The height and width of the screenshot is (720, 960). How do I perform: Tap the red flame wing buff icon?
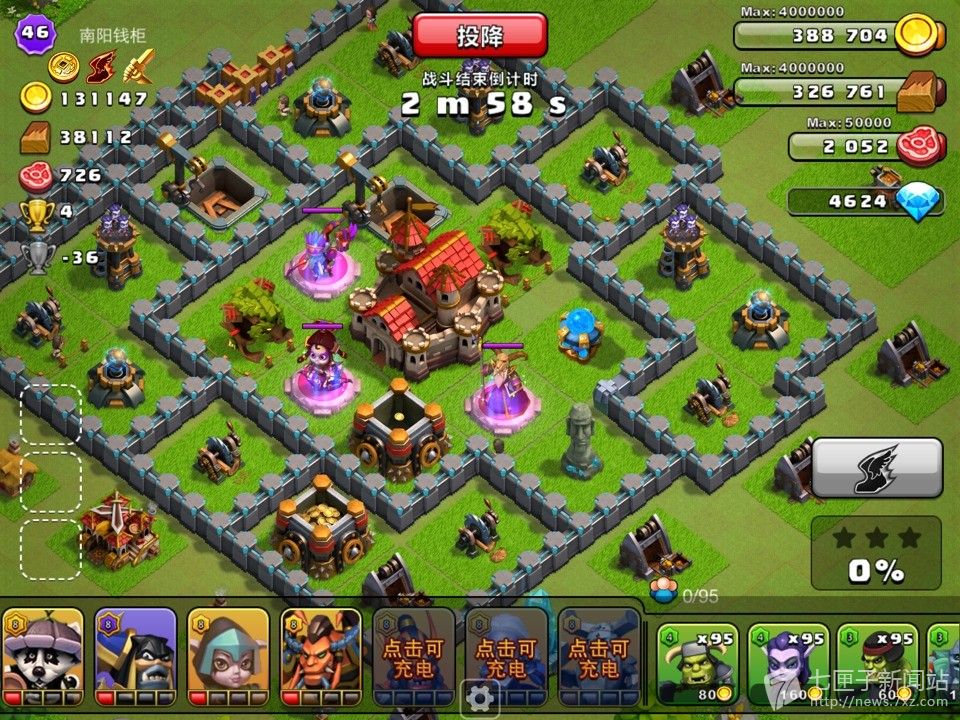coord(100,67)
